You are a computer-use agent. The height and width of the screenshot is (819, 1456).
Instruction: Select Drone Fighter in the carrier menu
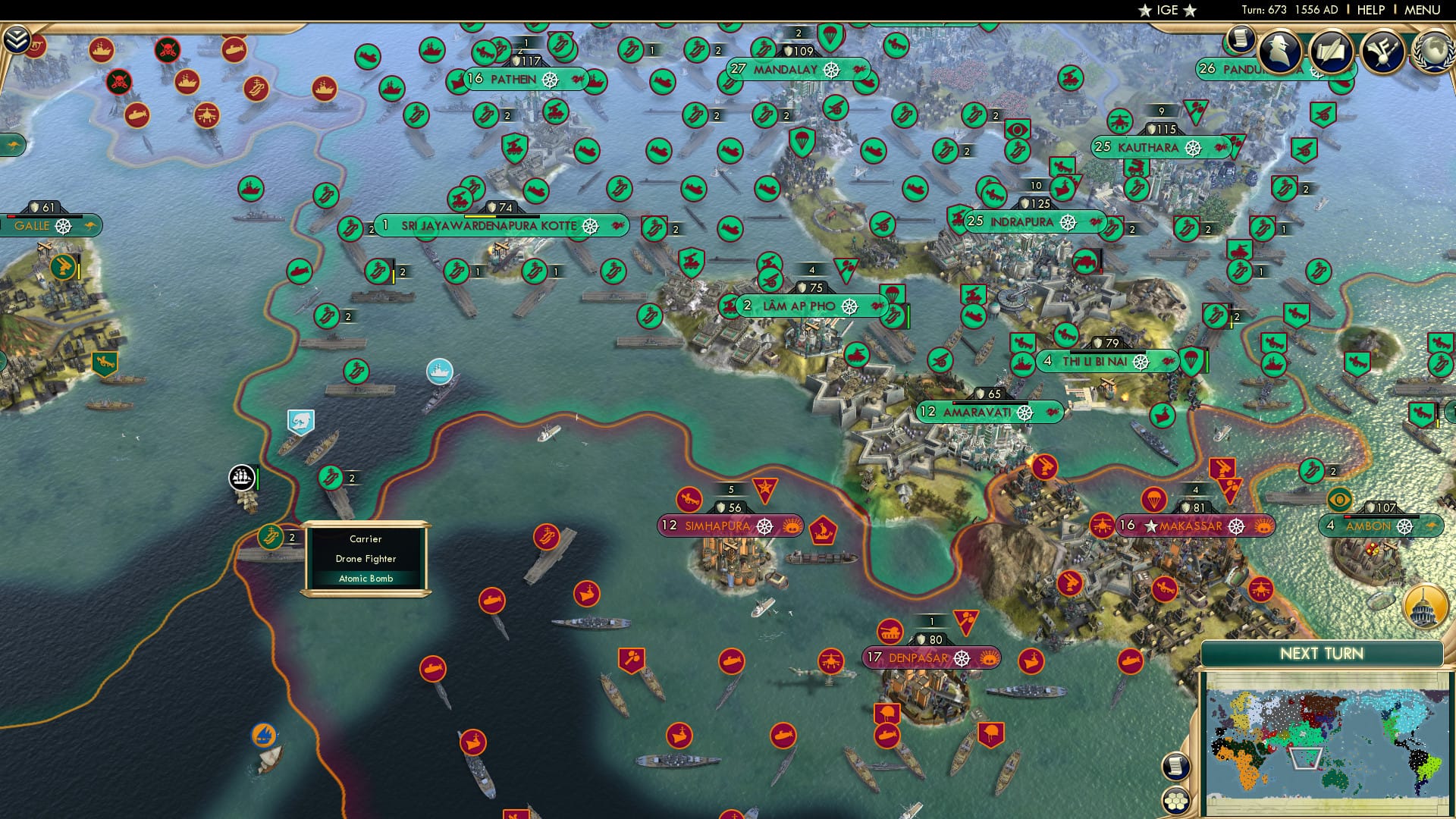(x=366, y=558)
